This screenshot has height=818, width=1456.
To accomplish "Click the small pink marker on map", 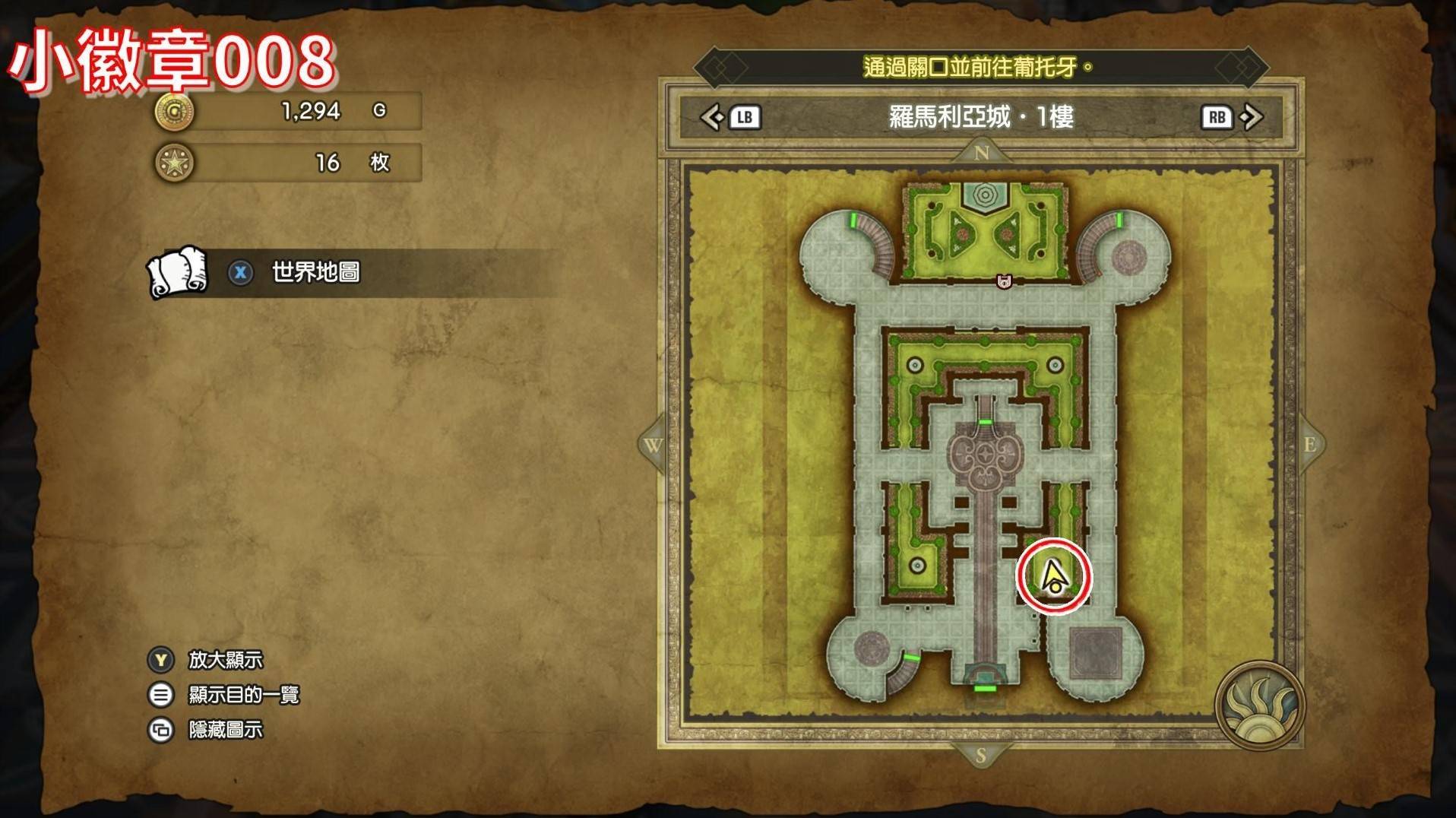I will 1004,281.
